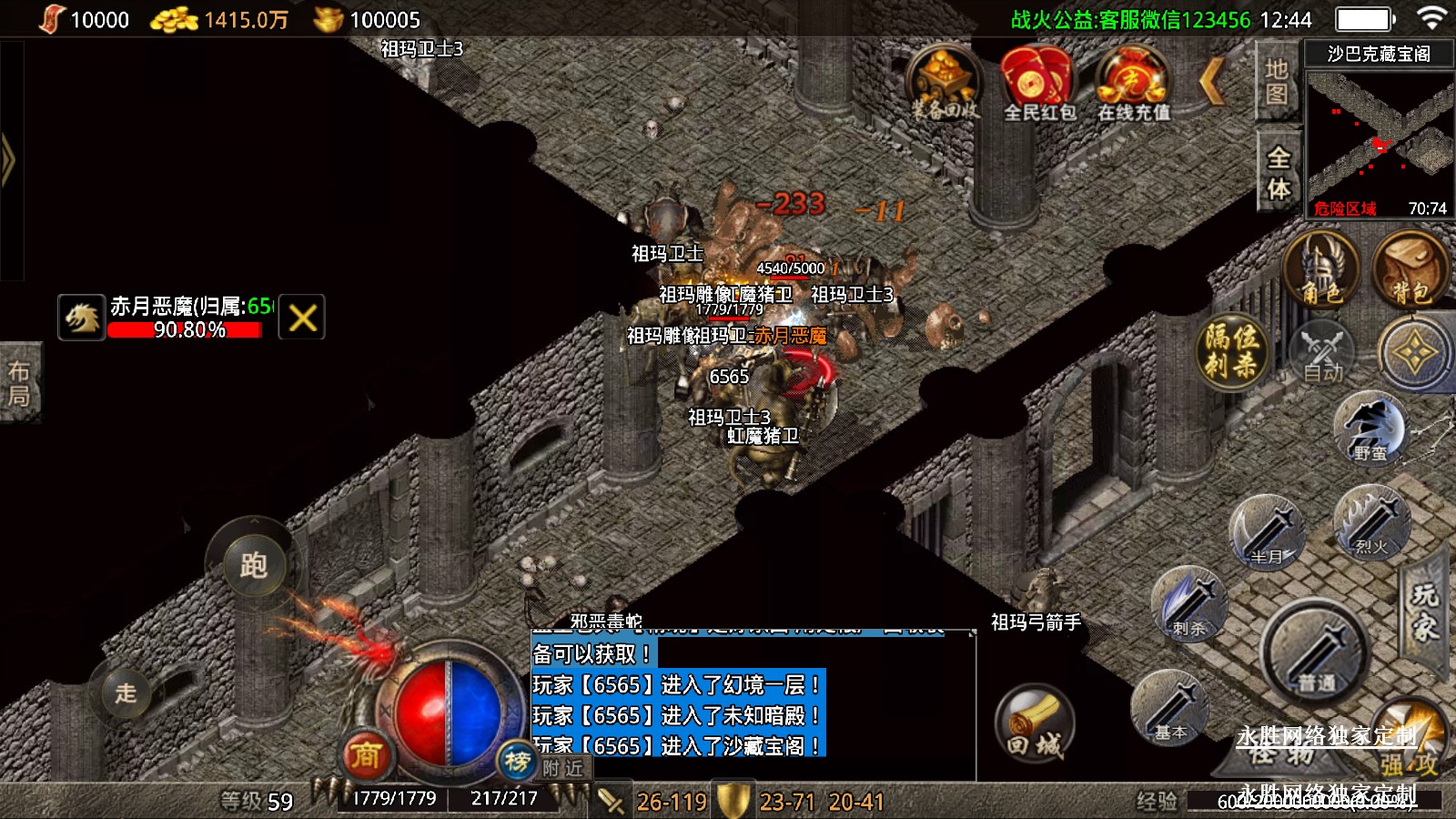Open the 在线充值 recharge icon
Screen dimensions: 1456x819
coord(1132,84)
